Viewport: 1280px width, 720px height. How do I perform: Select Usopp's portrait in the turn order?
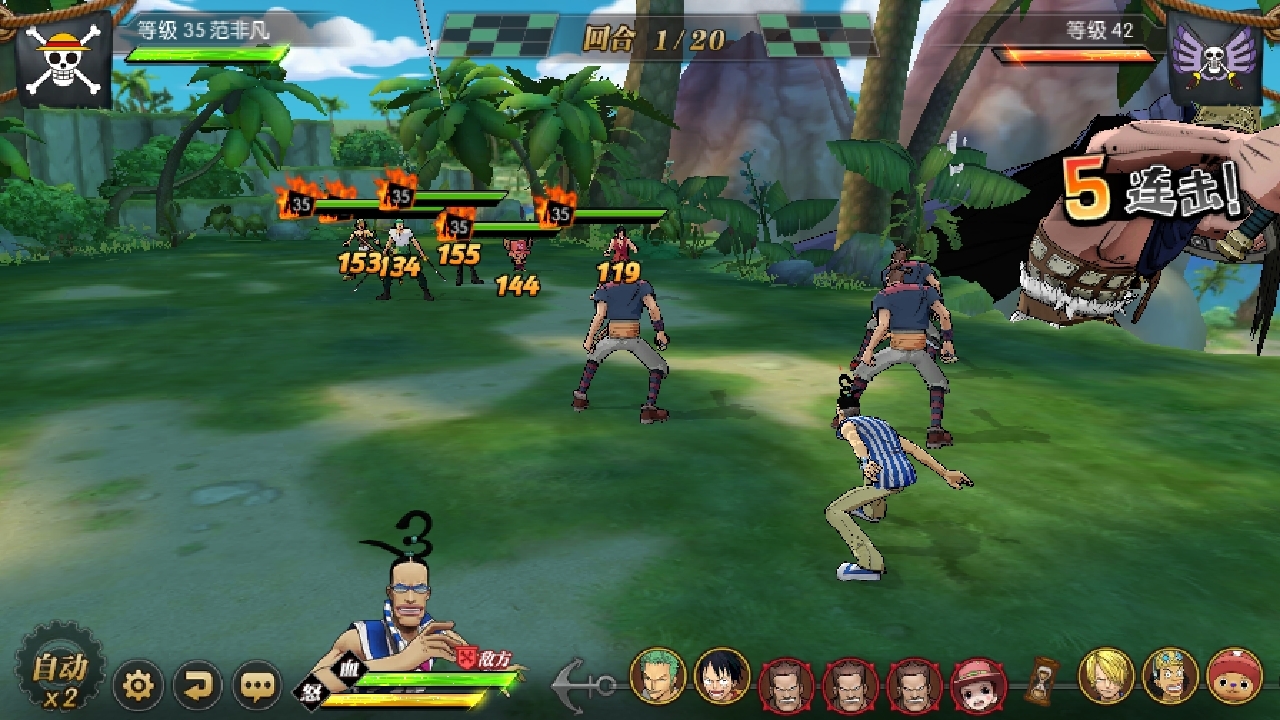pyautogui.click(x=1170, y=677)
